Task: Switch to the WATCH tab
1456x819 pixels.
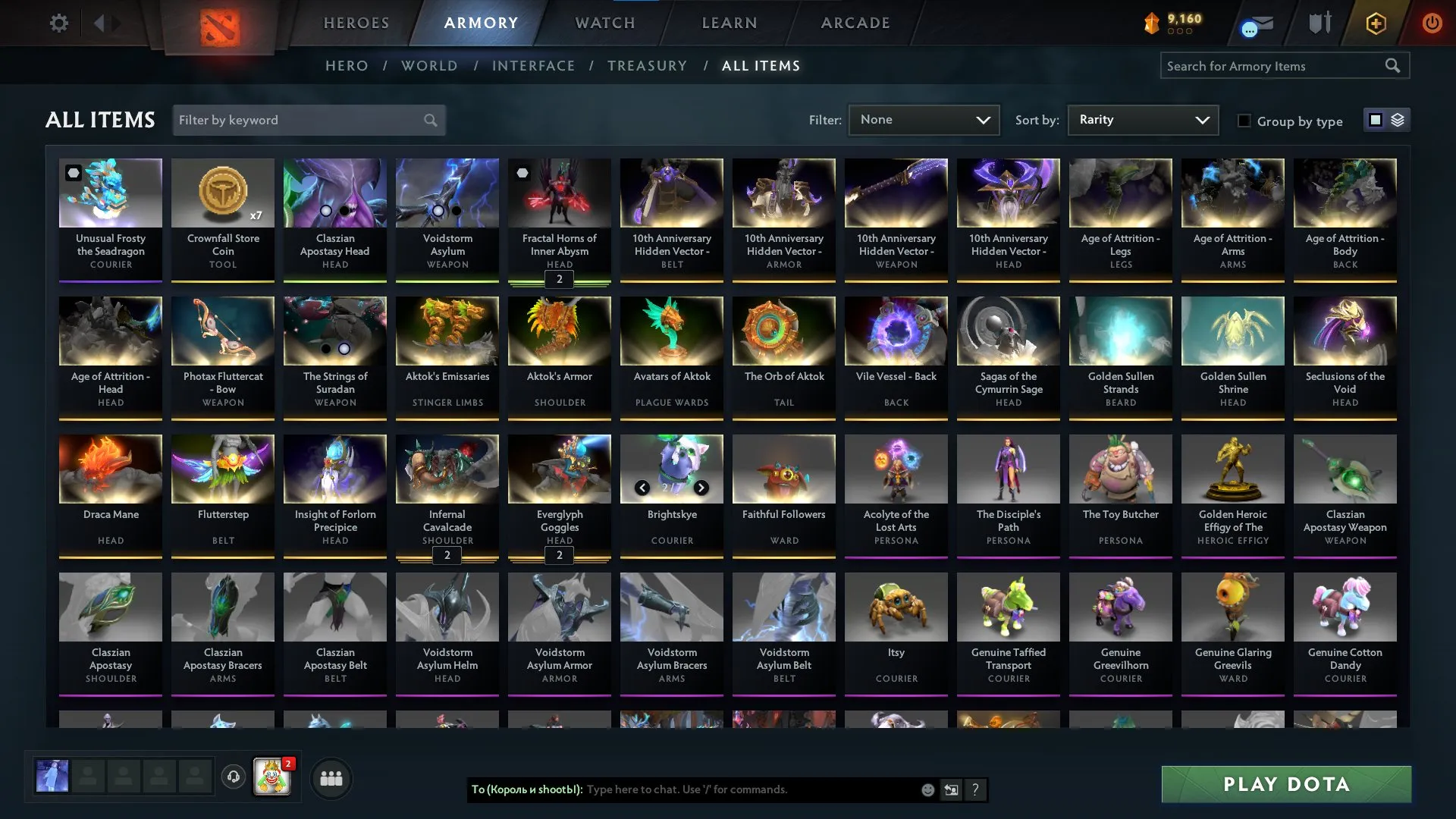Action: coord(604,23)
